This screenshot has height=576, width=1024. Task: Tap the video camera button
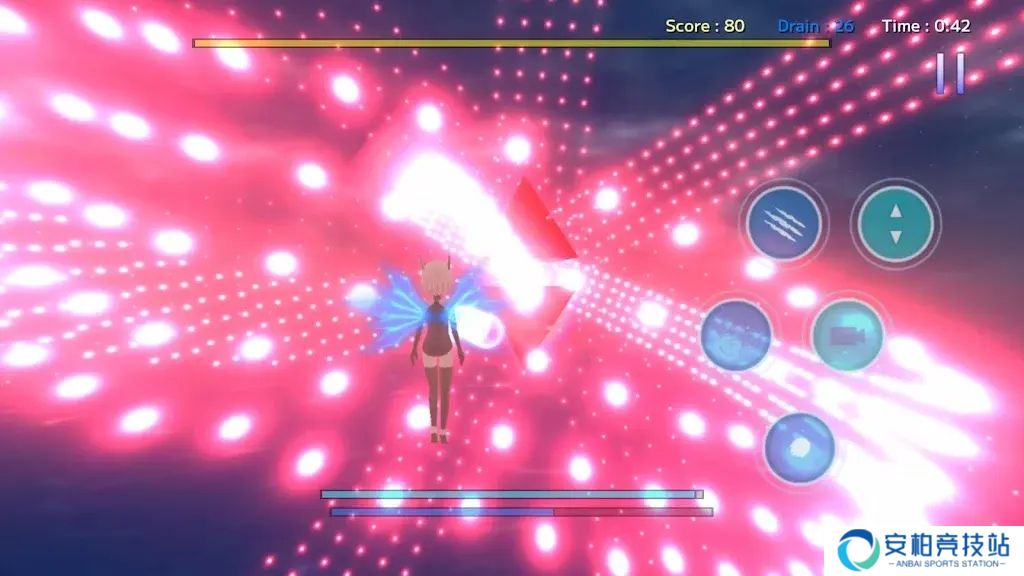click(x=848, y=336)
